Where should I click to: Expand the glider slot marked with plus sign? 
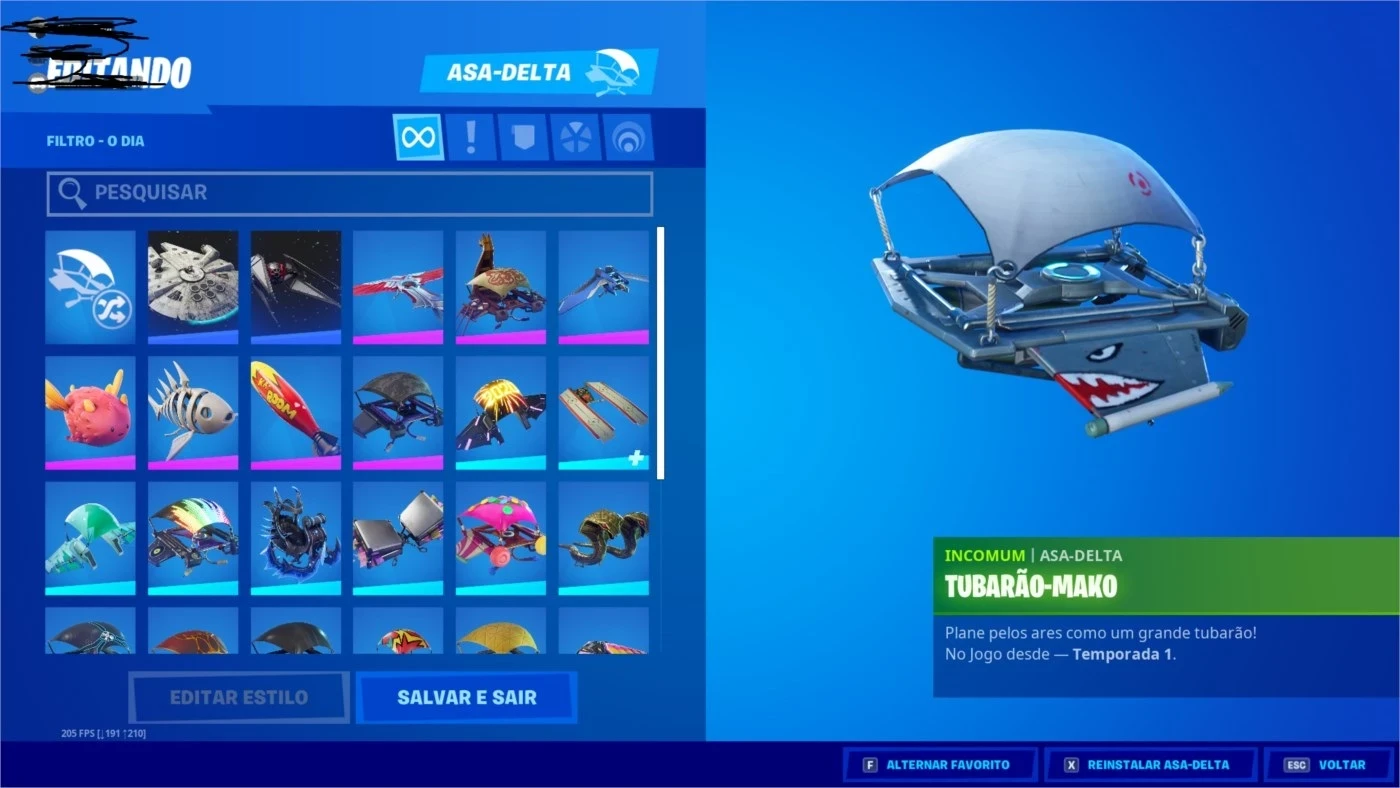pyautogui.click(x=605, y=412)
